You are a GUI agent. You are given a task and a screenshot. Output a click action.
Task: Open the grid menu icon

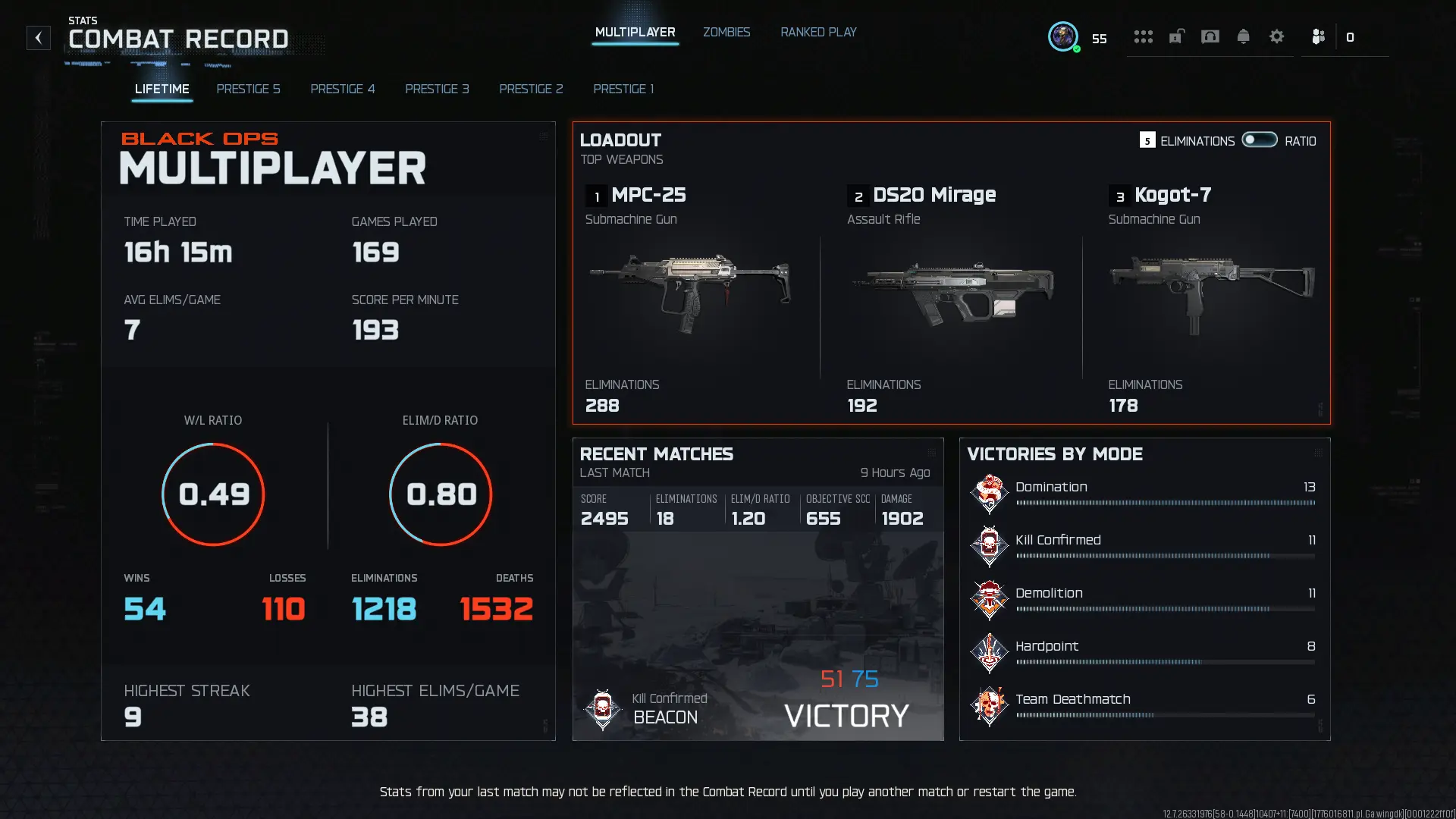click(1143, 37)
